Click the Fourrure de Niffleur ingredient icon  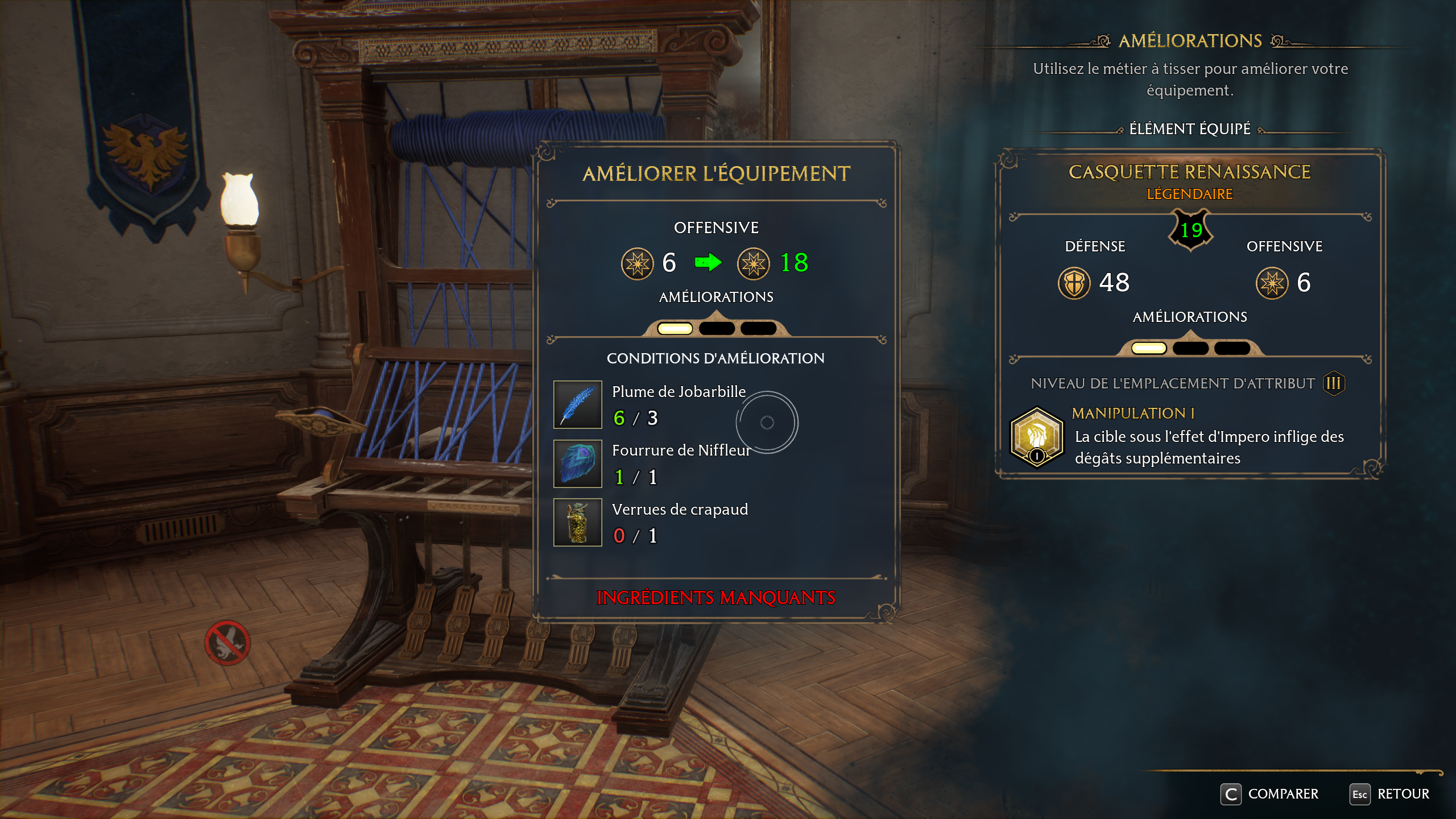pos(577,464)
